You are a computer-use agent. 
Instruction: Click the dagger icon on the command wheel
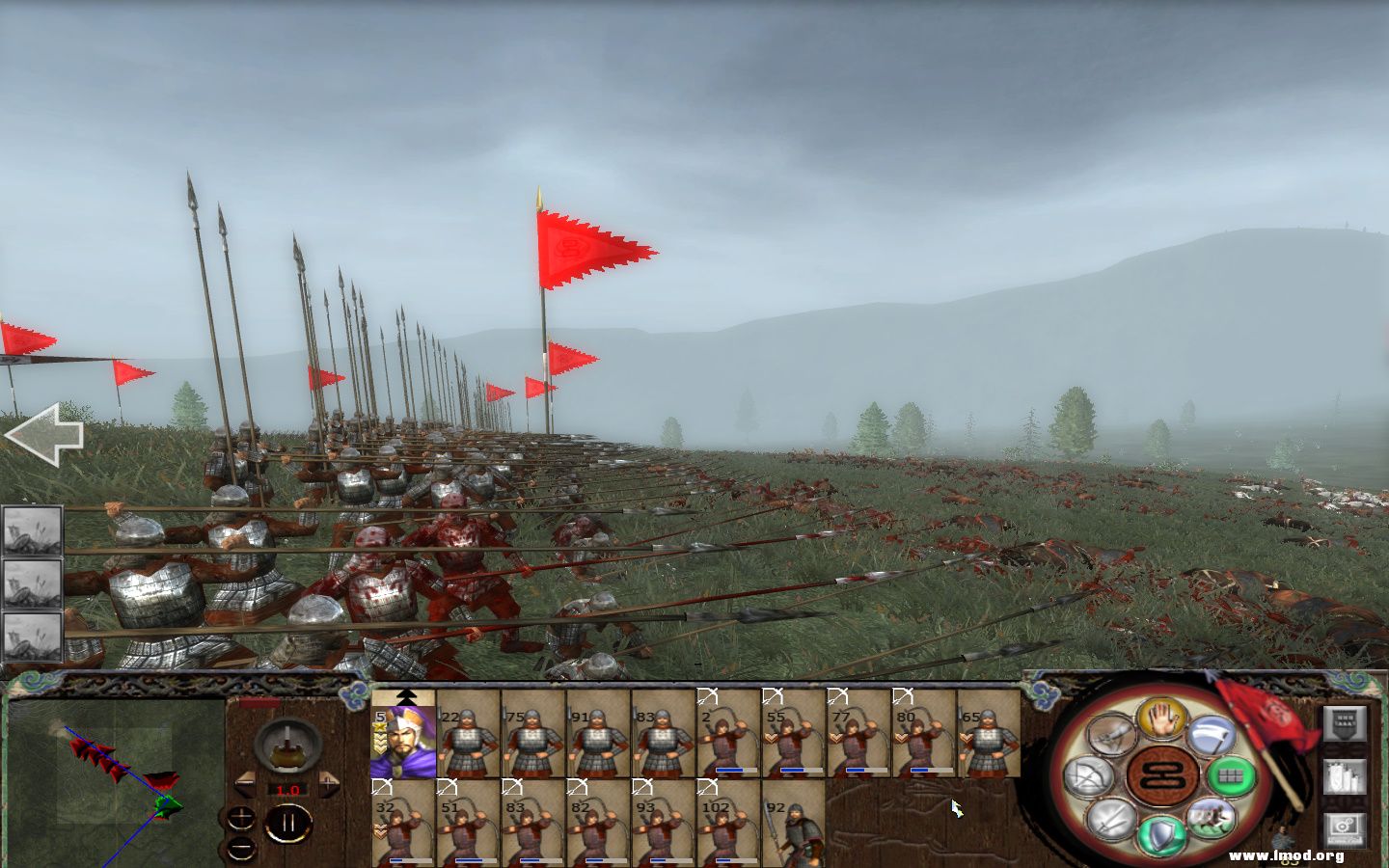(x=1111, y=734)
